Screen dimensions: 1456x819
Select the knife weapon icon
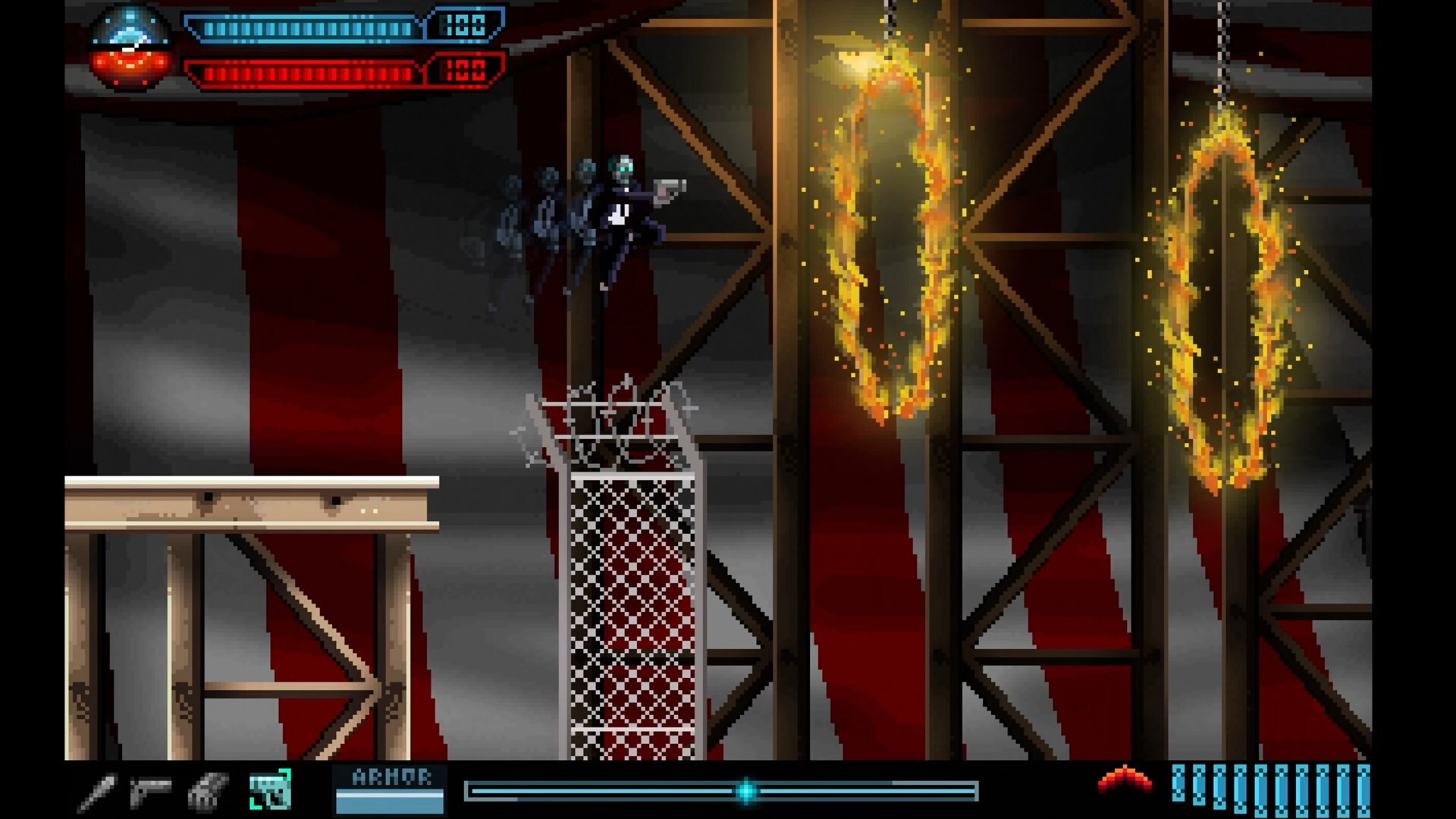tap(99, 792)
